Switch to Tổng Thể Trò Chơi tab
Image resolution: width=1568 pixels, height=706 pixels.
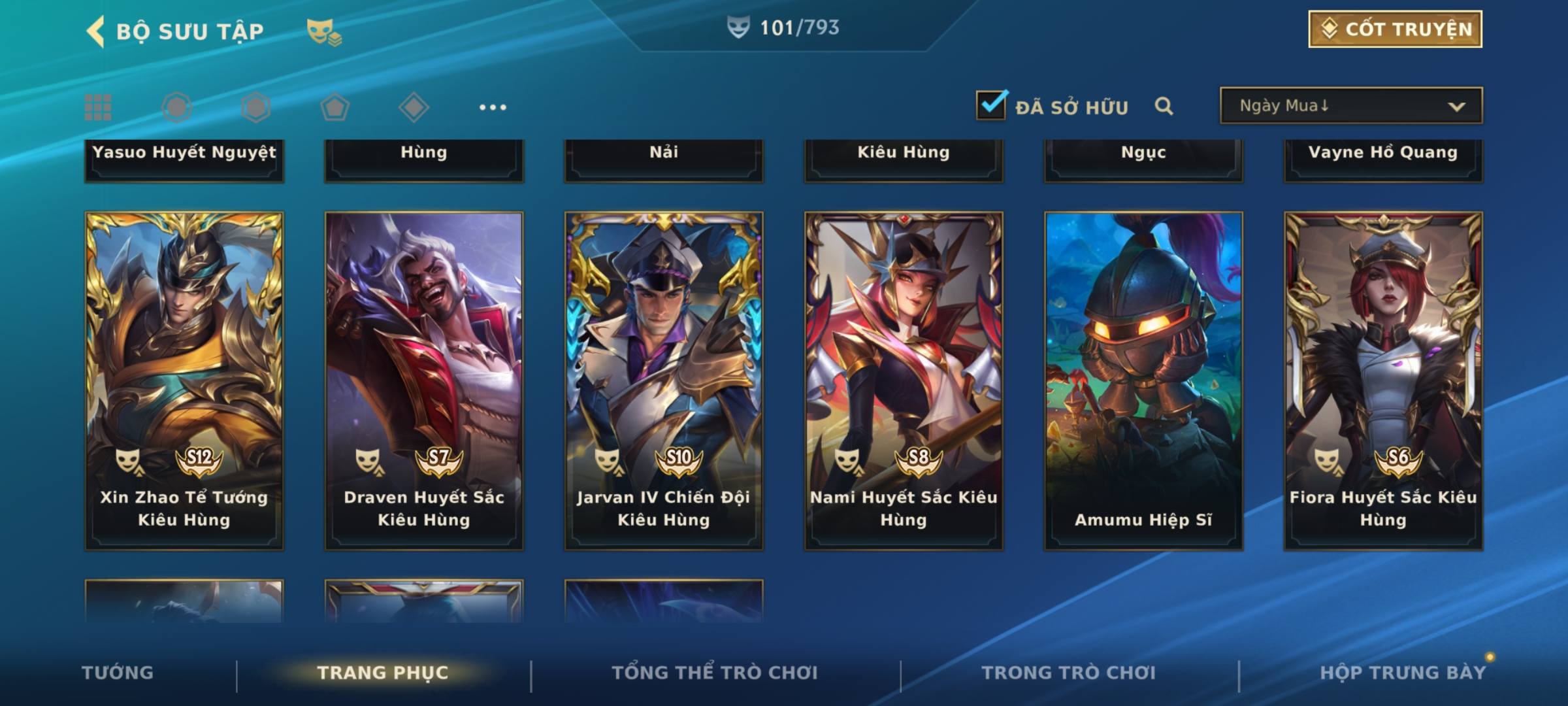[715, 673]
